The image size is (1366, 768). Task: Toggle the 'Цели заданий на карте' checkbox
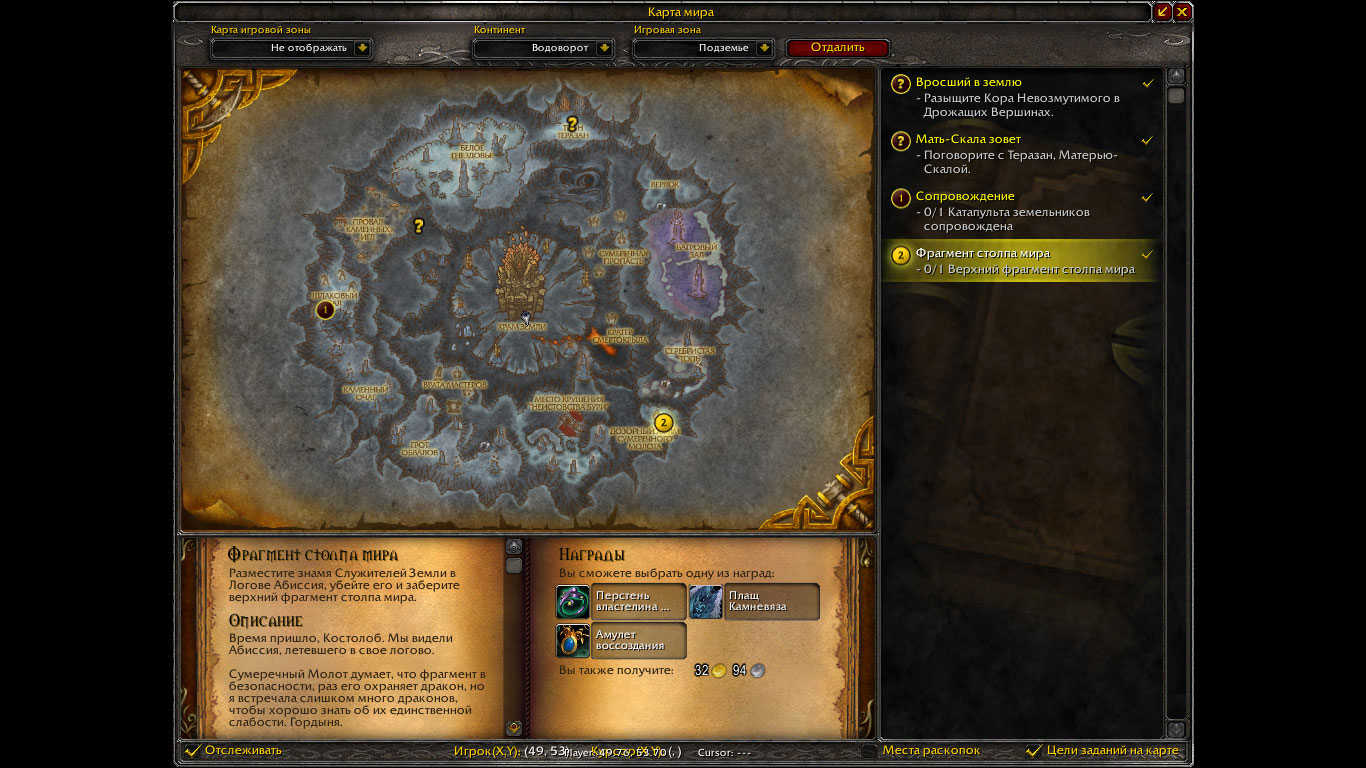point(1034,750)
